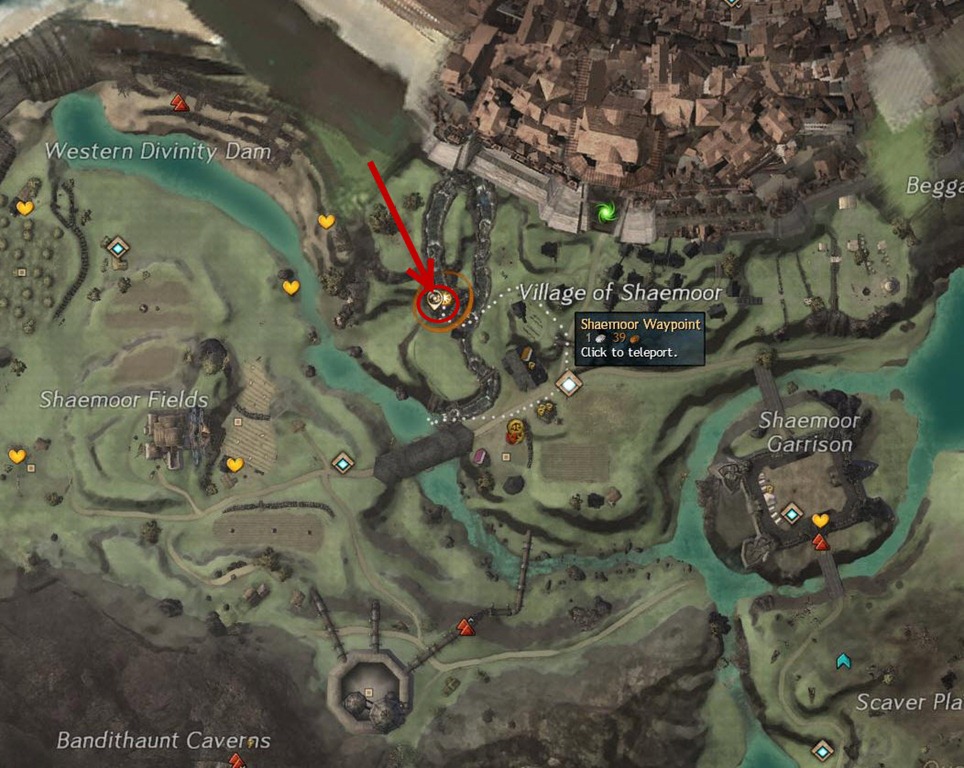
Task: Click the waypoint below the Scaver Plateau label
Action: (x=822, y=749)
